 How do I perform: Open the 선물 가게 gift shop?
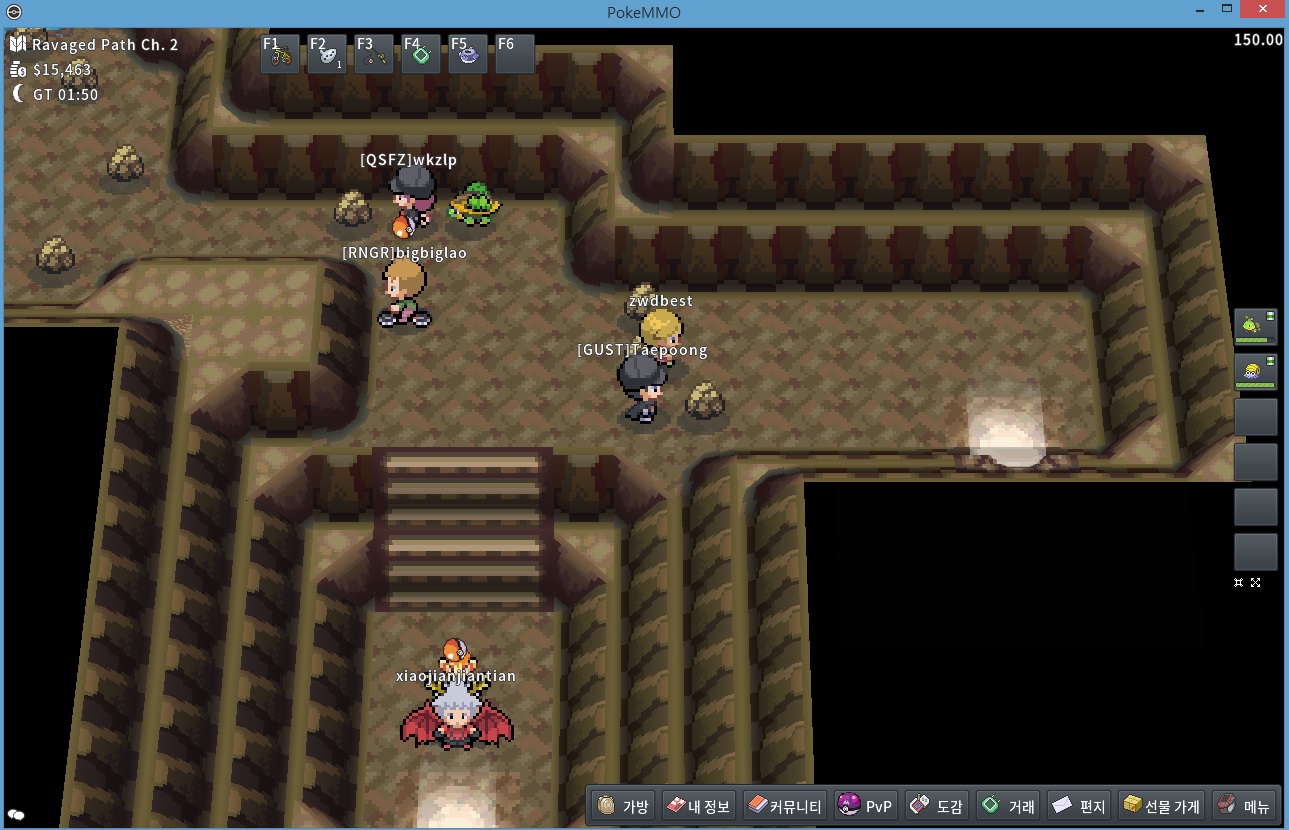tap(1161, 806)
